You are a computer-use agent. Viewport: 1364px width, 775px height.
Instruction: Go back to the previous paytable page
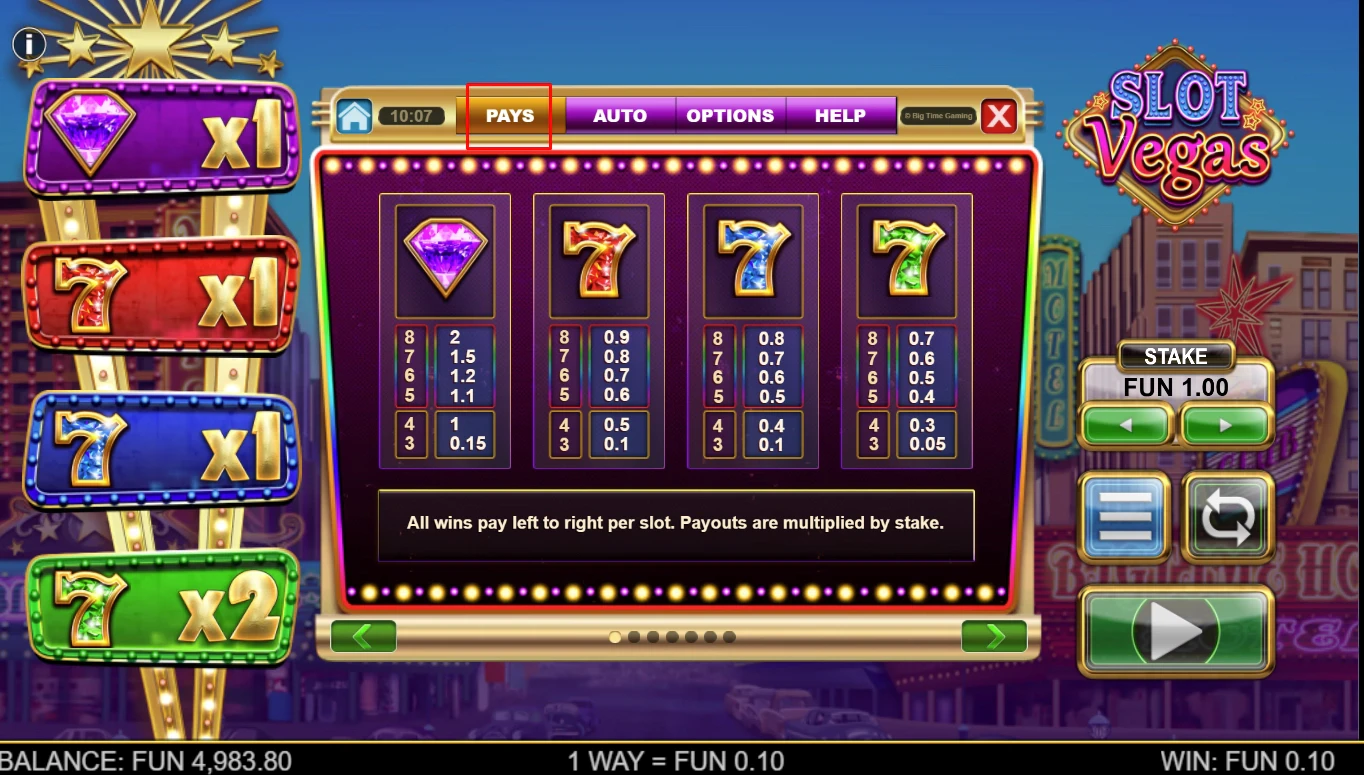[363, 637]
